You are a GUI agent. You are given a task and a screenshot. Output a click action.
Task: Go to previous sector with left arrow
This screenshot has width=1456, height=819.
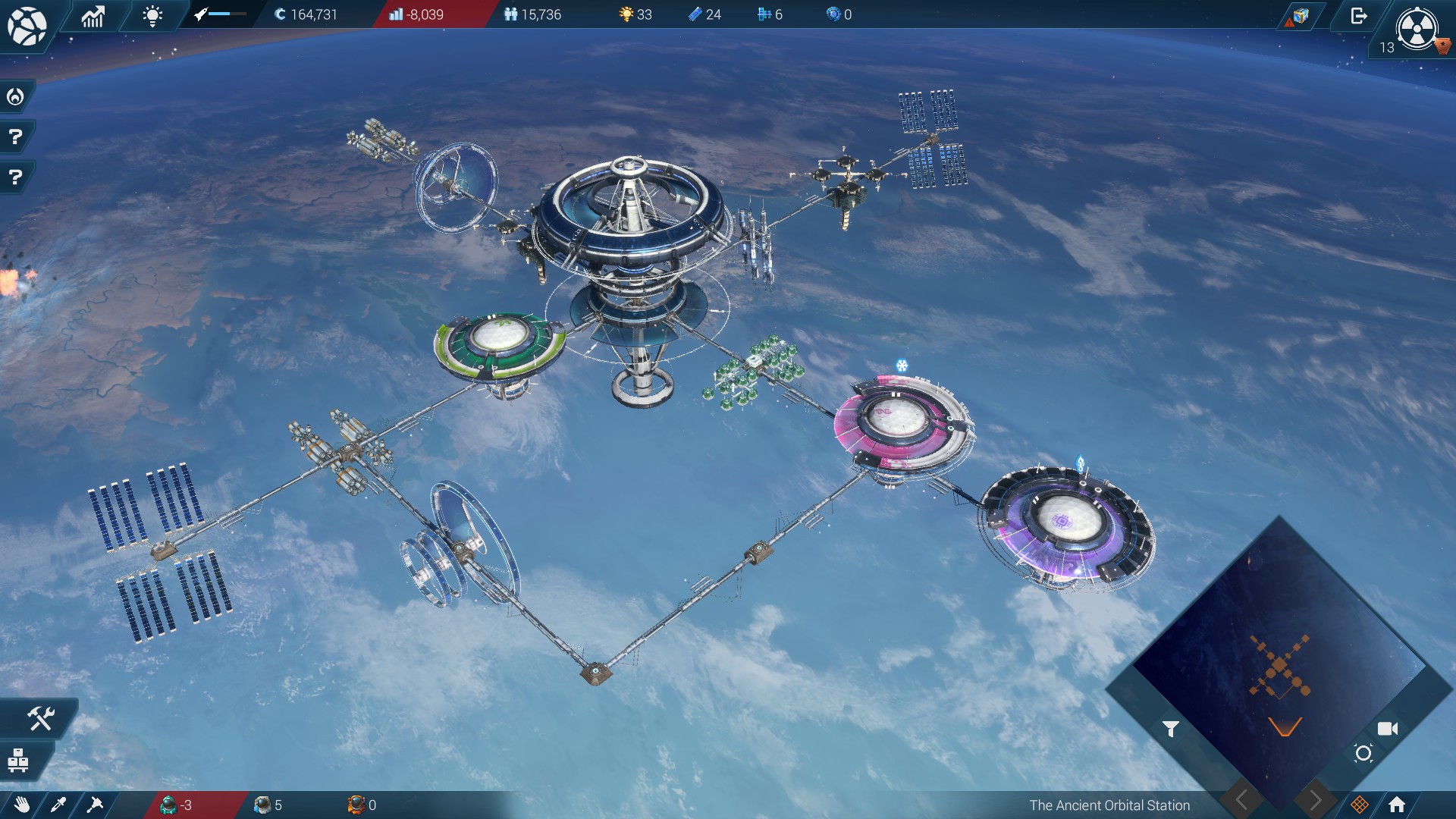click(x=1241, y=799)
